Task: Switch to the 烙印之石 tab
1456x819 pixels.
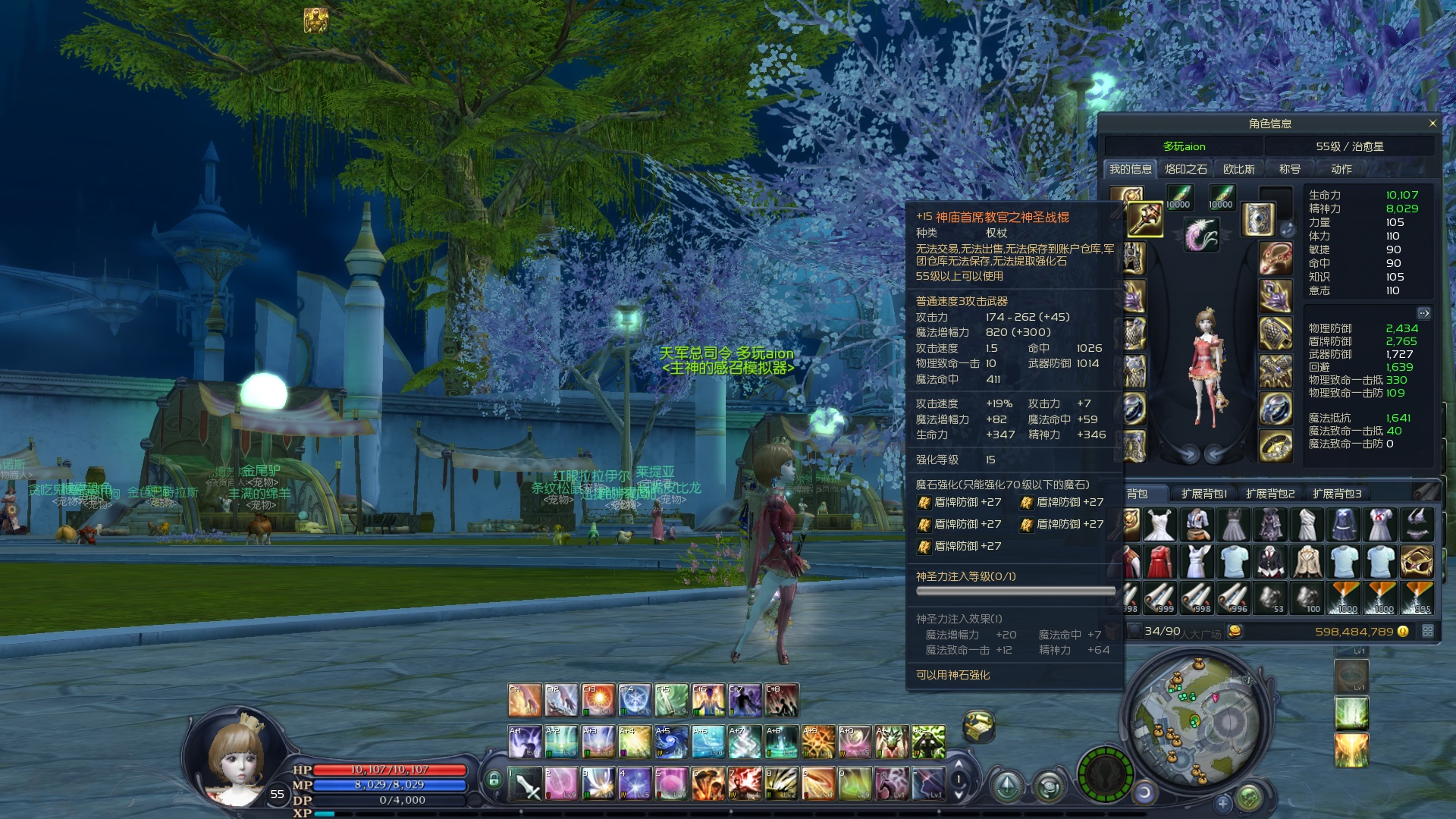Action: pos(1185,169)
